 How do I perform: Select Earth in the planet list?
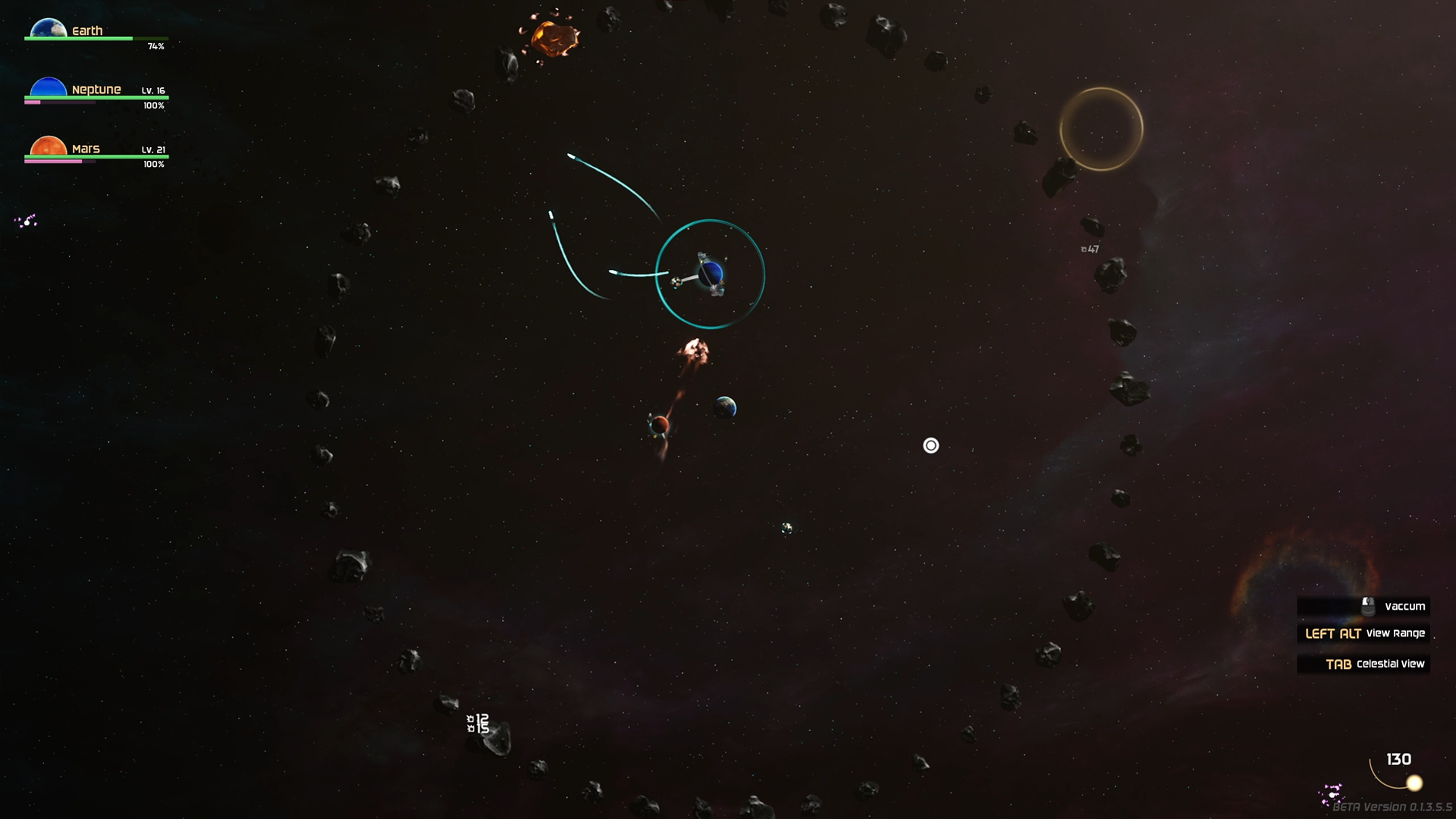point(86,30)
